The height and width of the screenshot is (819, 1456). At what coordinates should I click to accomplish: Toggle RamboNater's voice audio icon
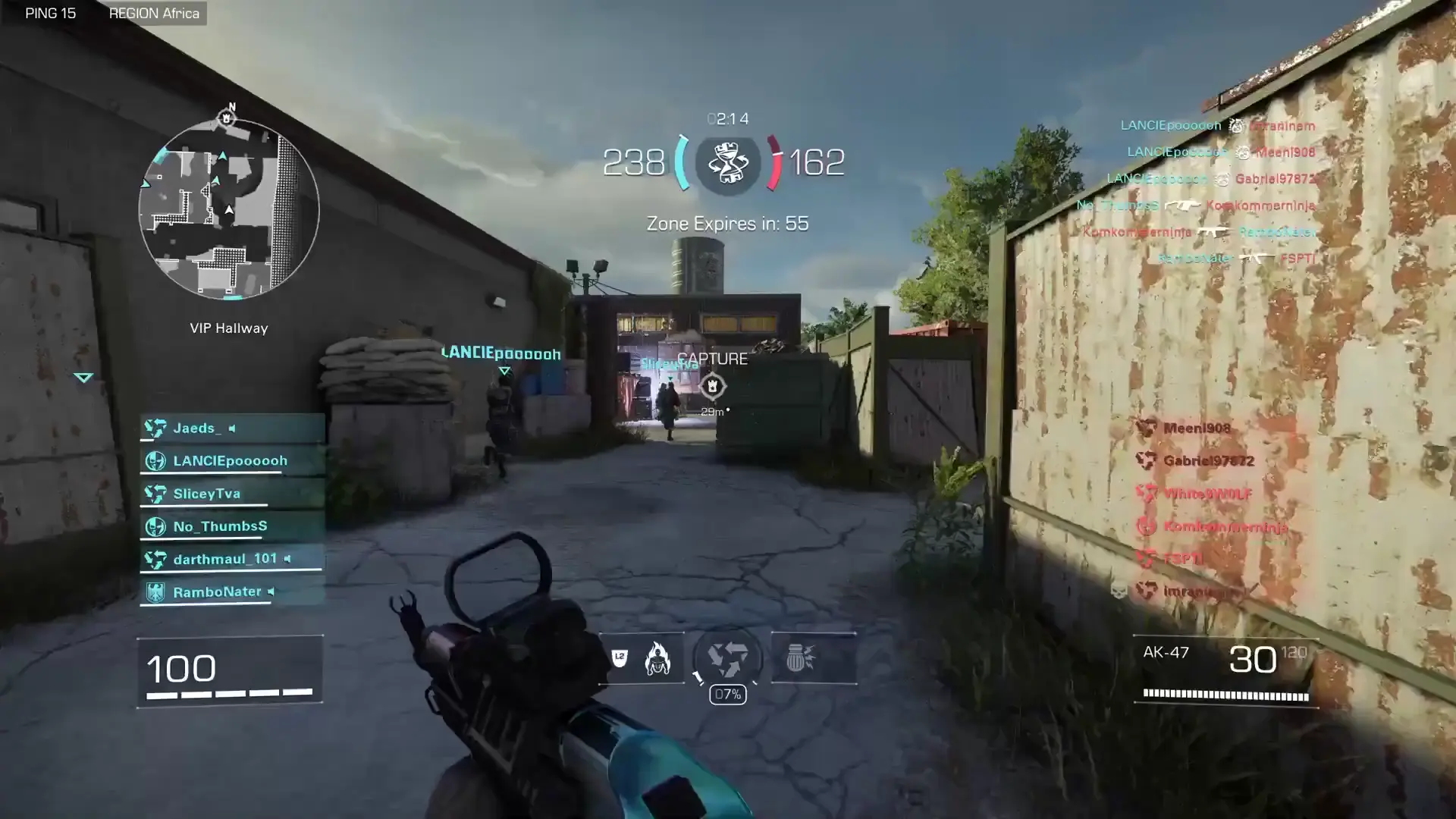click(x=271, y=591)
